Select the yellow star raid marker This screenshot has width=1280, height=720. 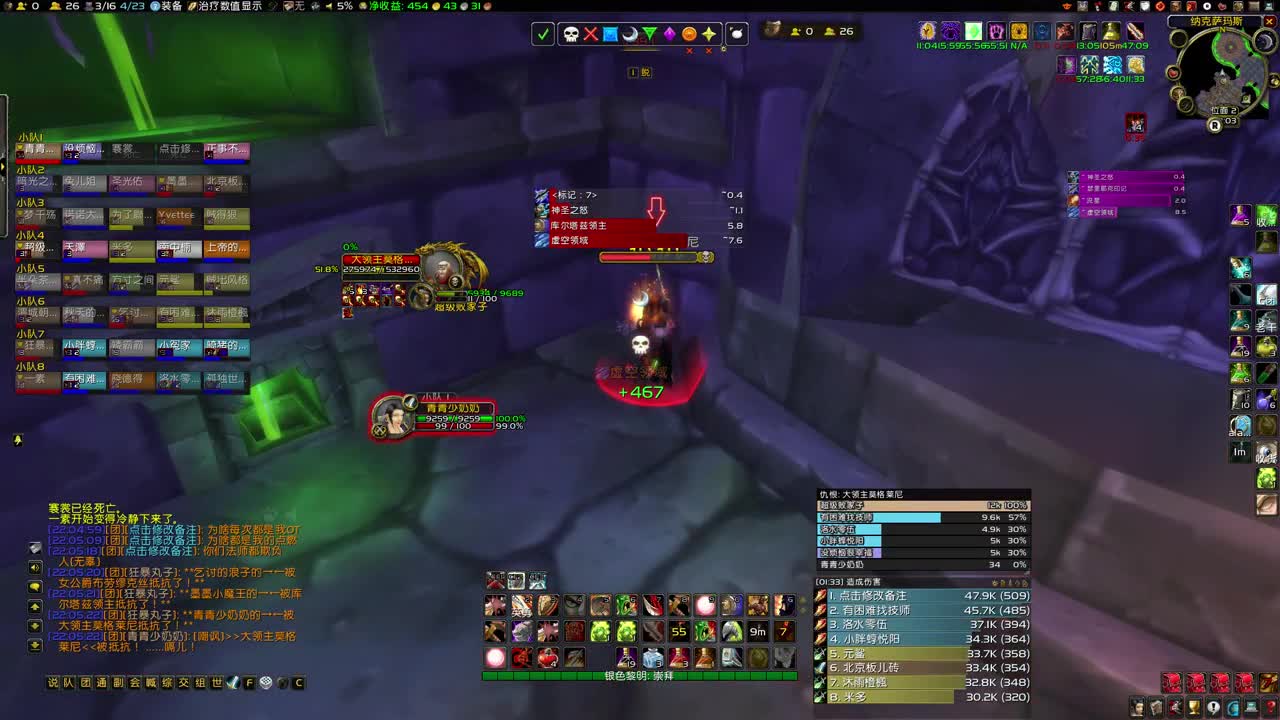tap(709, 33)
